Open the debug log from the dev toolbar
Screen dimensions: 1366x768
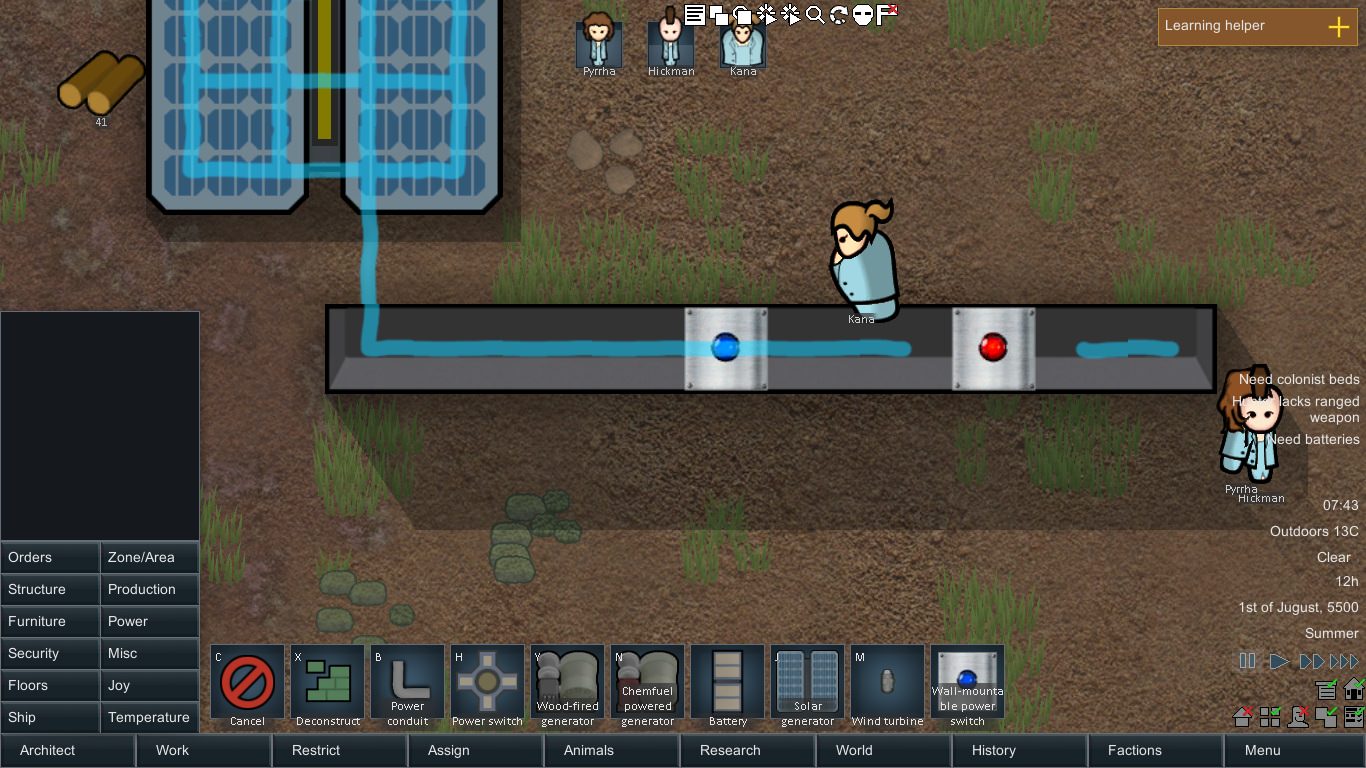pos(695,14)
